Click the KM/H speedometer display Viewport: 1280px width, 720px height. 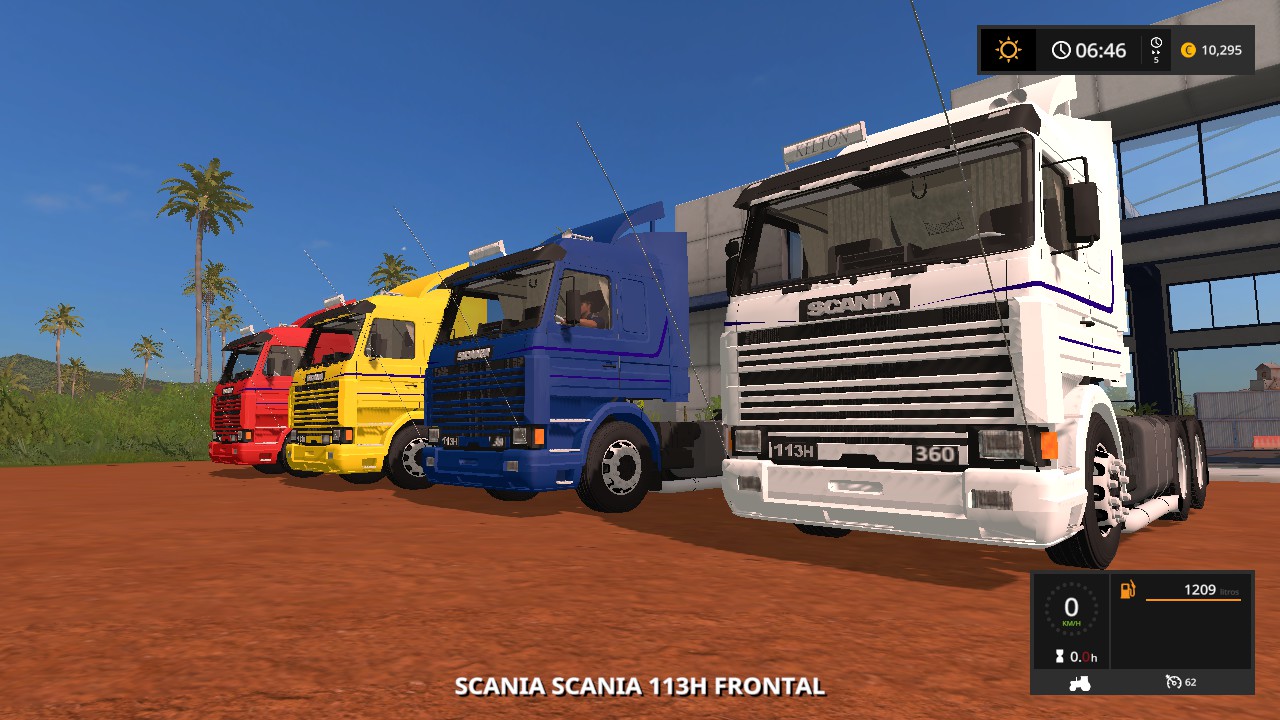point(1070,610)
